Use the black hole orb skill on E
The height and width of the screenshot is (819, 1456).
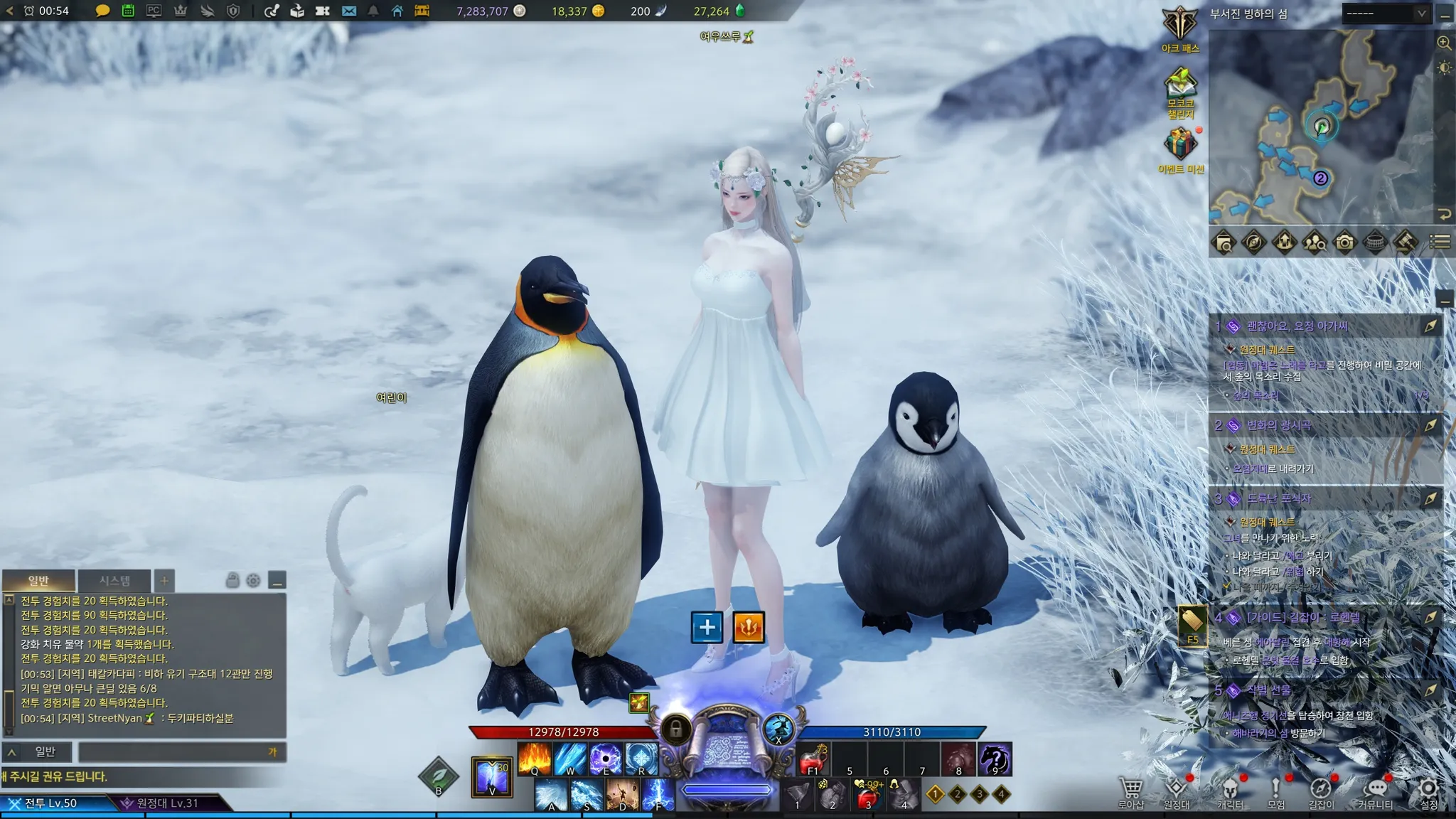tap(606, 759)
